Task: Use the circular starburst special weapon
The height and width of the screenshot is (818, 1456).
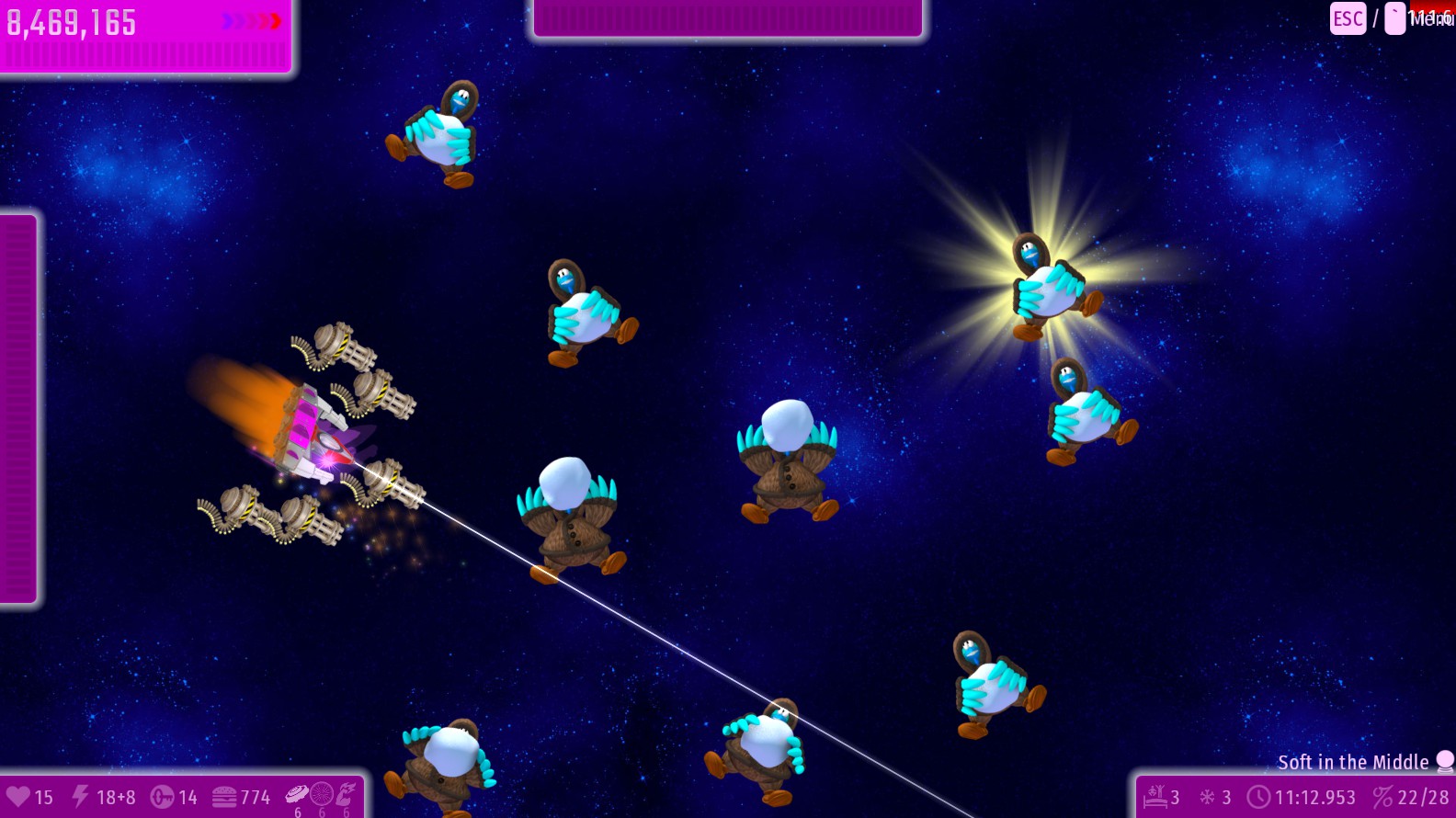Action: (322, 794)
